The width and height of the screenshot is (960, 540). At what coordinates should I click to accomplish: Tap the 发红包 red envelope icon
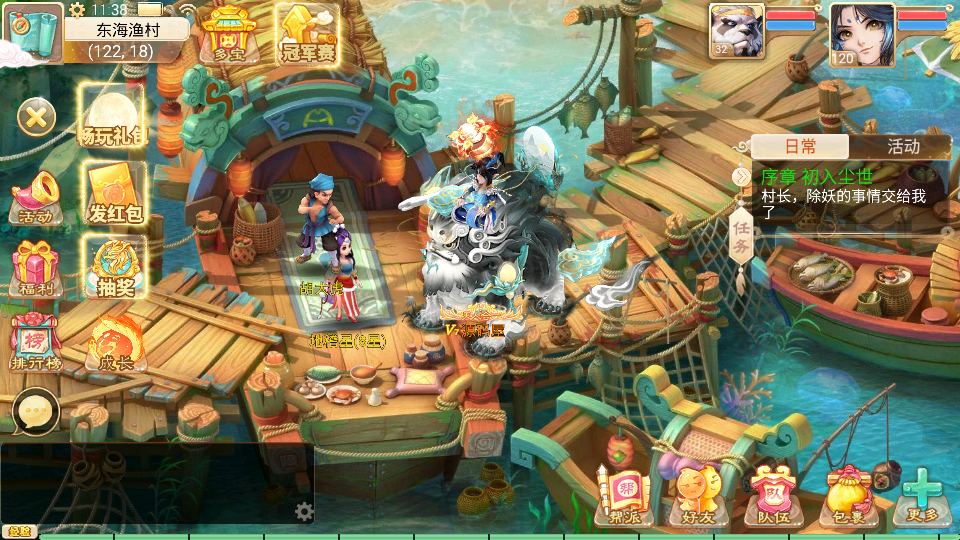pos(115,193)
